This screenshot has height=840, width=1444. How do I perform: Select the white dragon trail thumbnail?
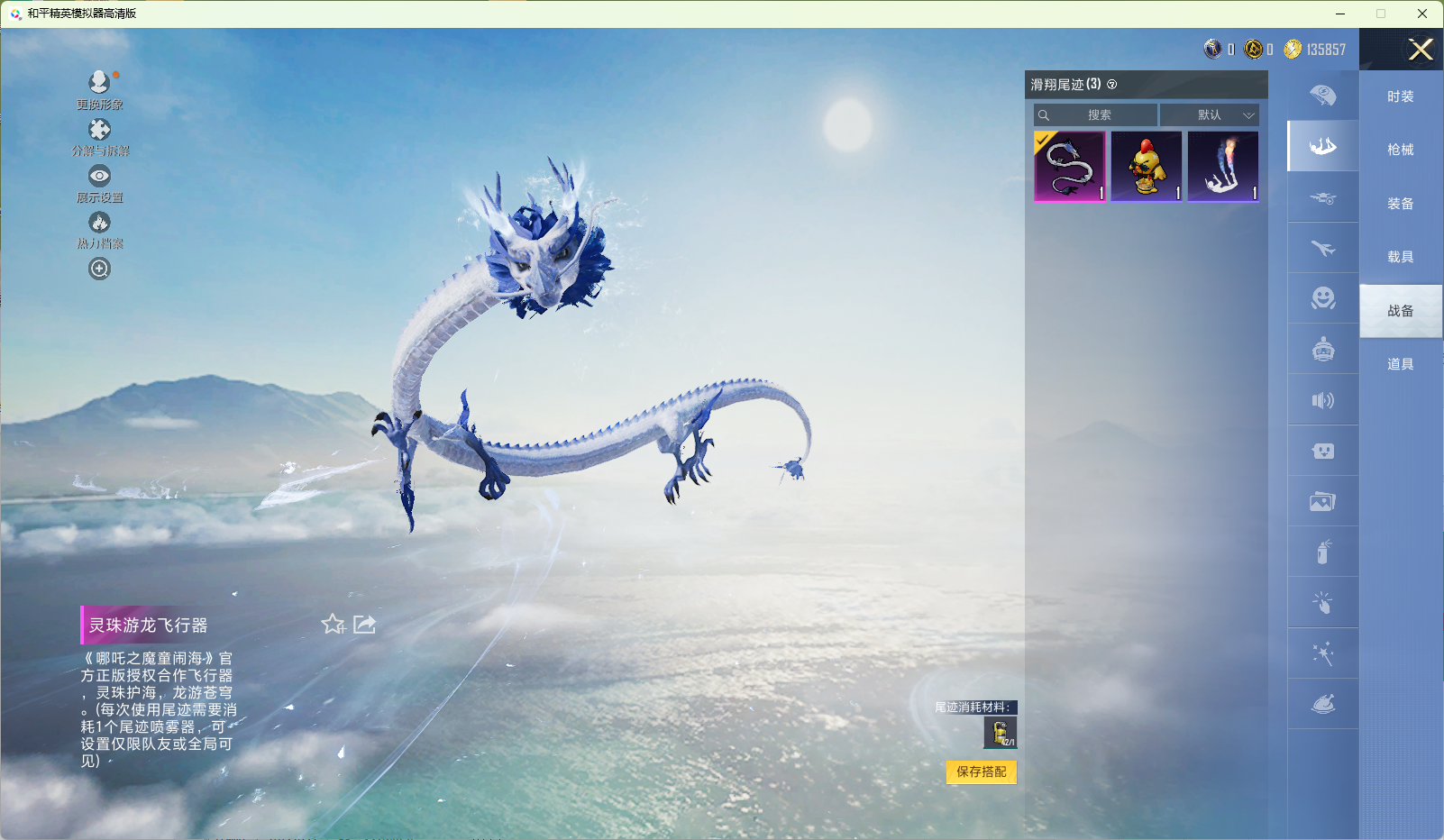click(1070, 167)
